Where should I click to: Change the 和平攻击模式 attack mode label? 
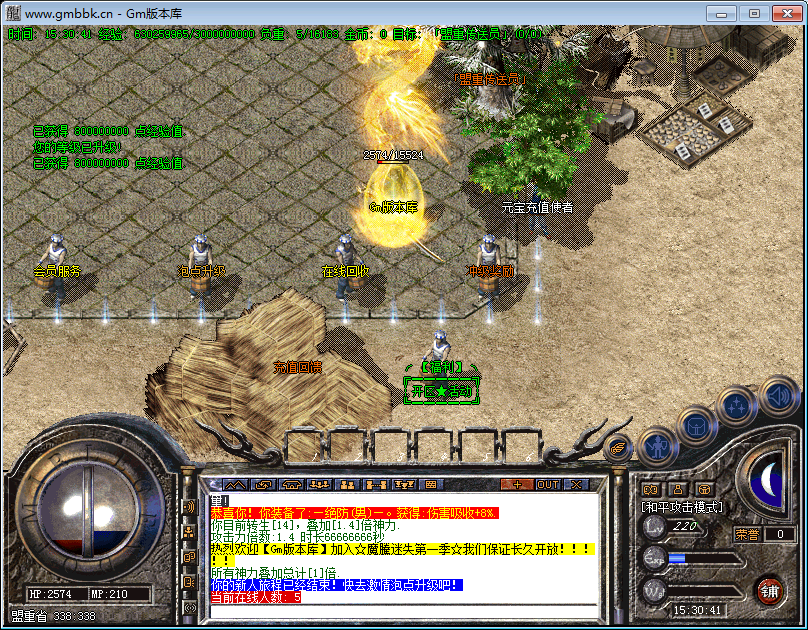click(682, 507)
